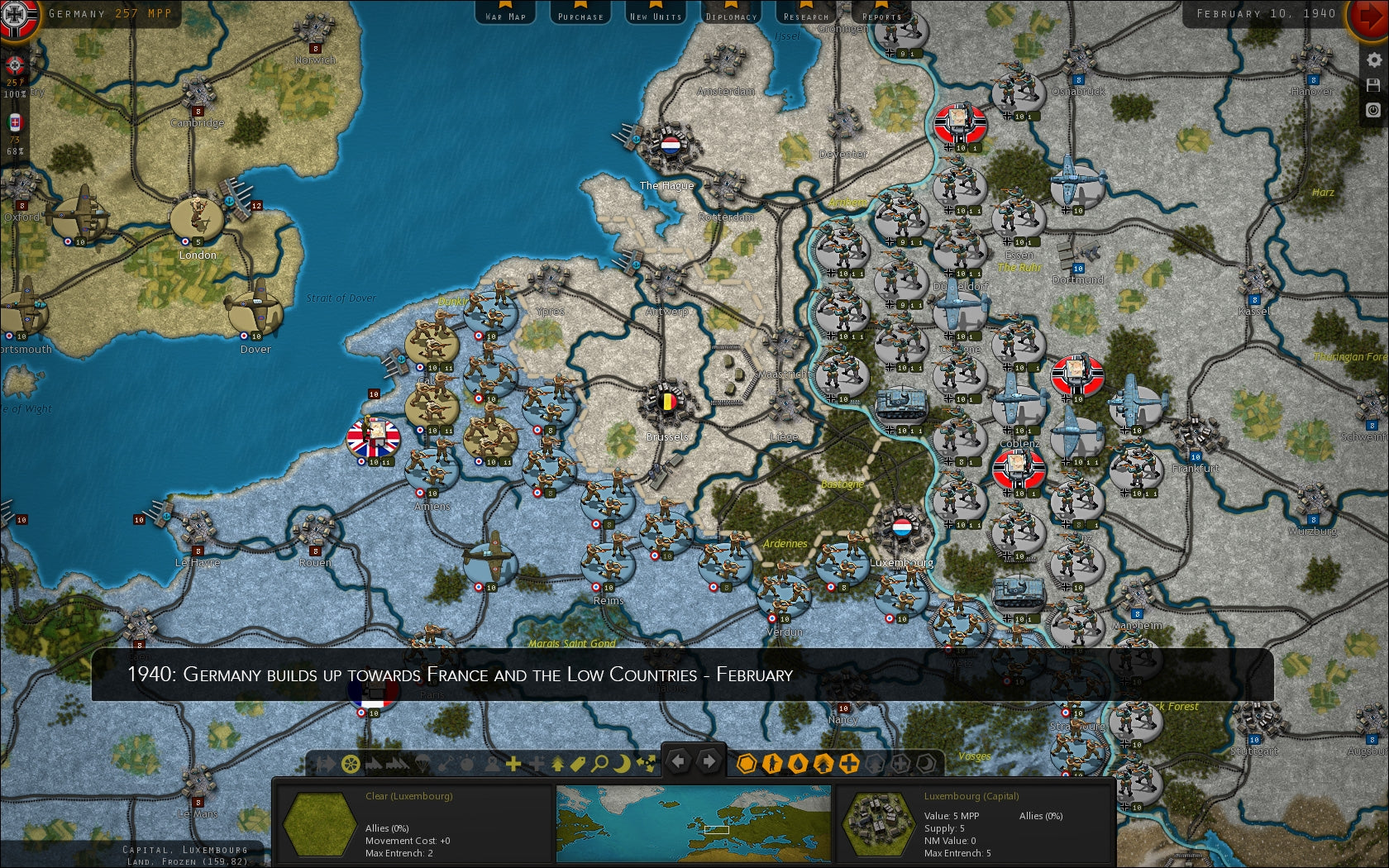Image resolution: width=1389 pixels, height=868 pixels.
Task: Click the shovel entrenchment icon
Action: (446, 762)
